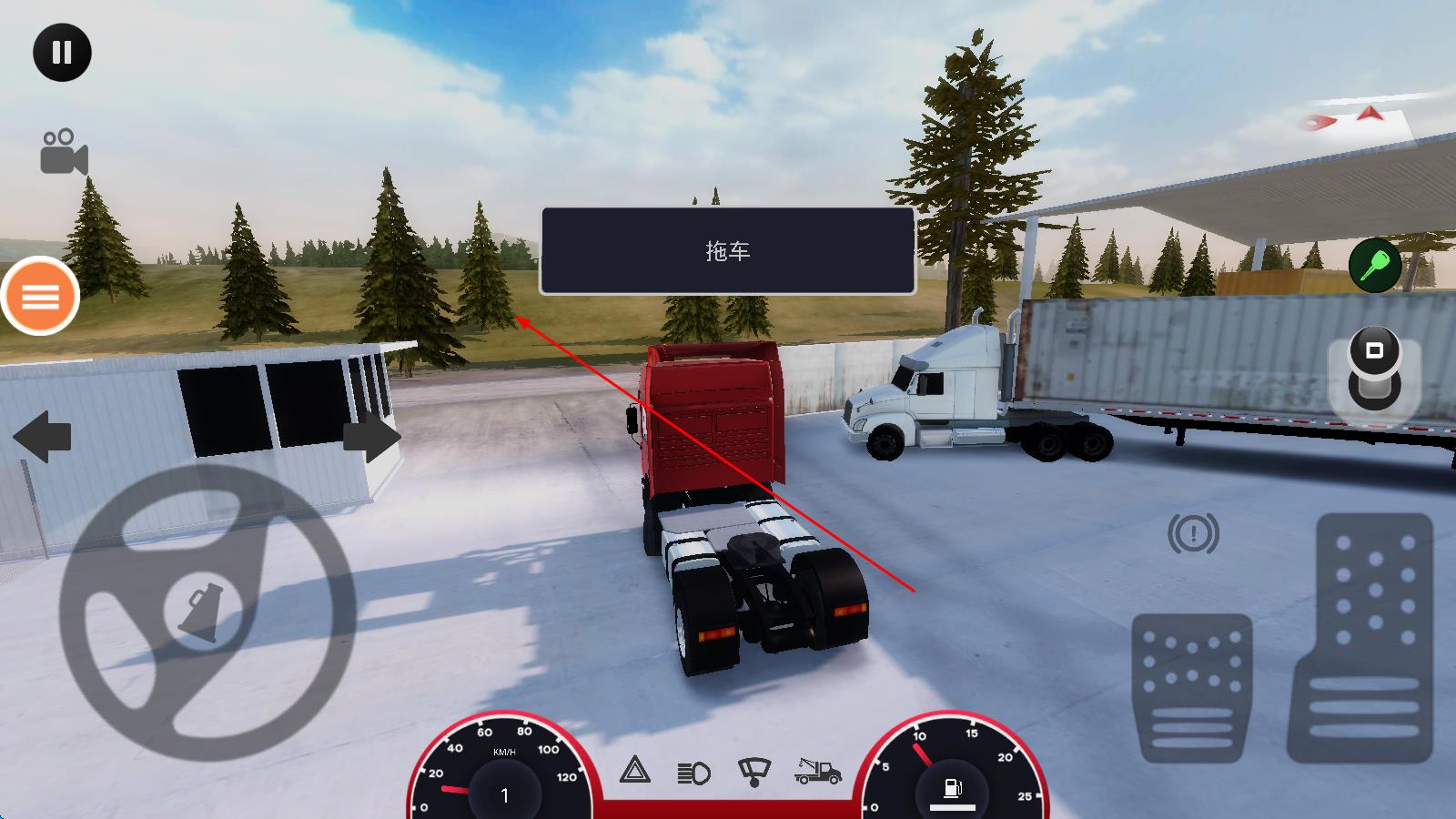The width and height of the screenshot is (1456, 819).
Task: Switch the camera view
Action: tap(64, 152)
